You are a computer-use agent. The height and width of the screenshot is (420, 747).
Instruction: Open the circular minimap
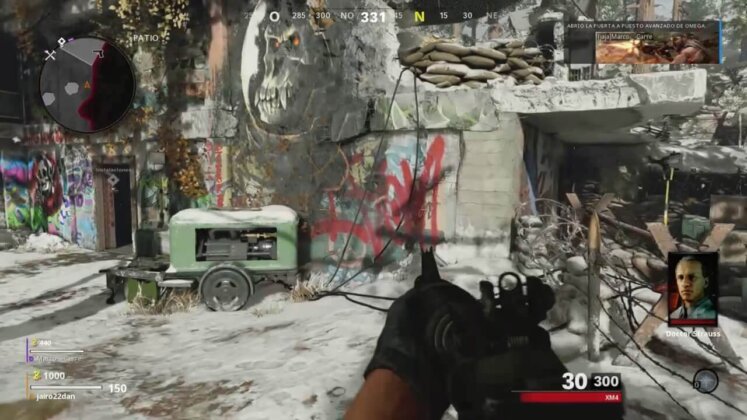(x=87, y=84)
